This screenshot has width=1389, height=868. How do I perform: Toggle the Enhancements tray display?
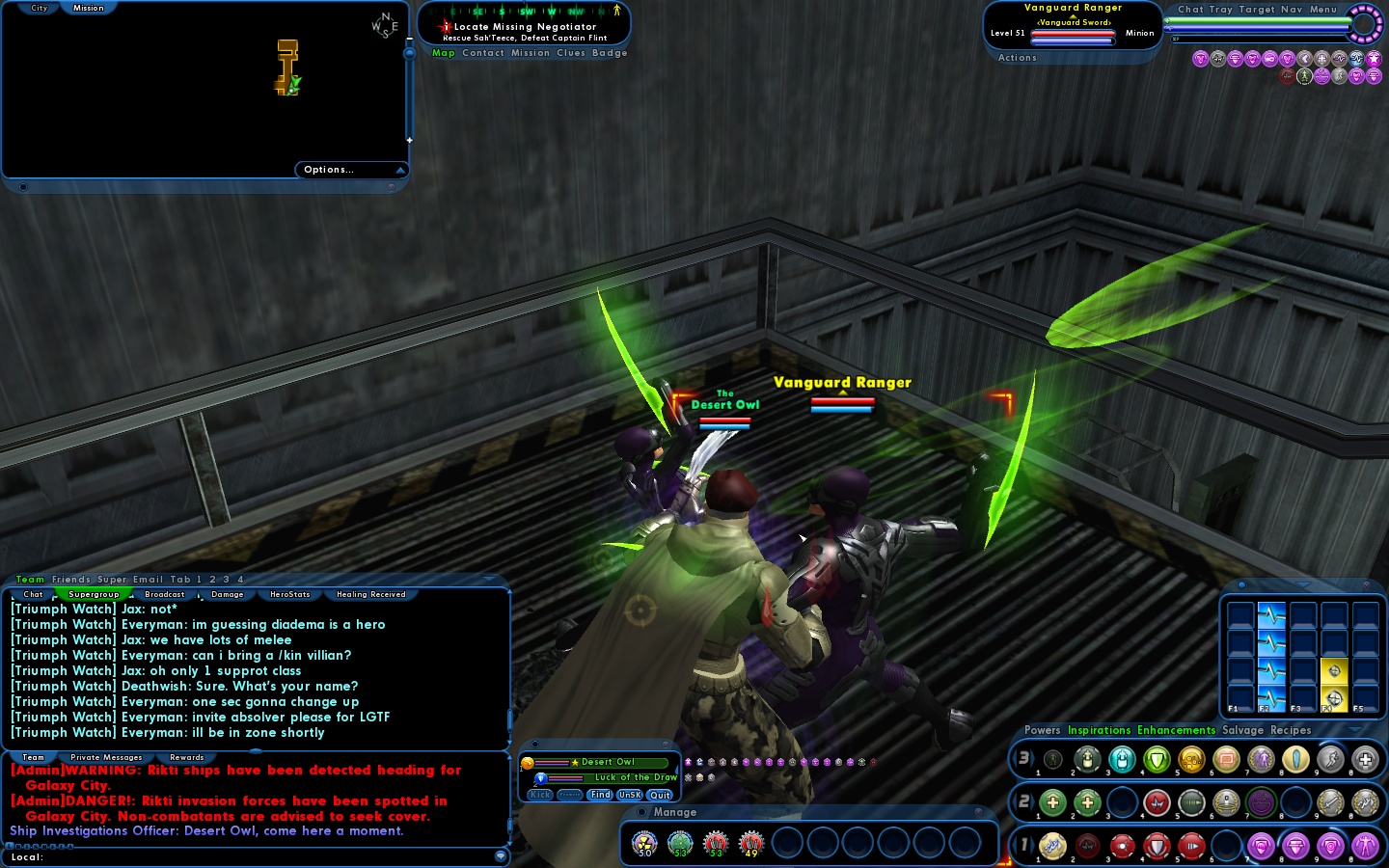click(x=1176, y=730)
